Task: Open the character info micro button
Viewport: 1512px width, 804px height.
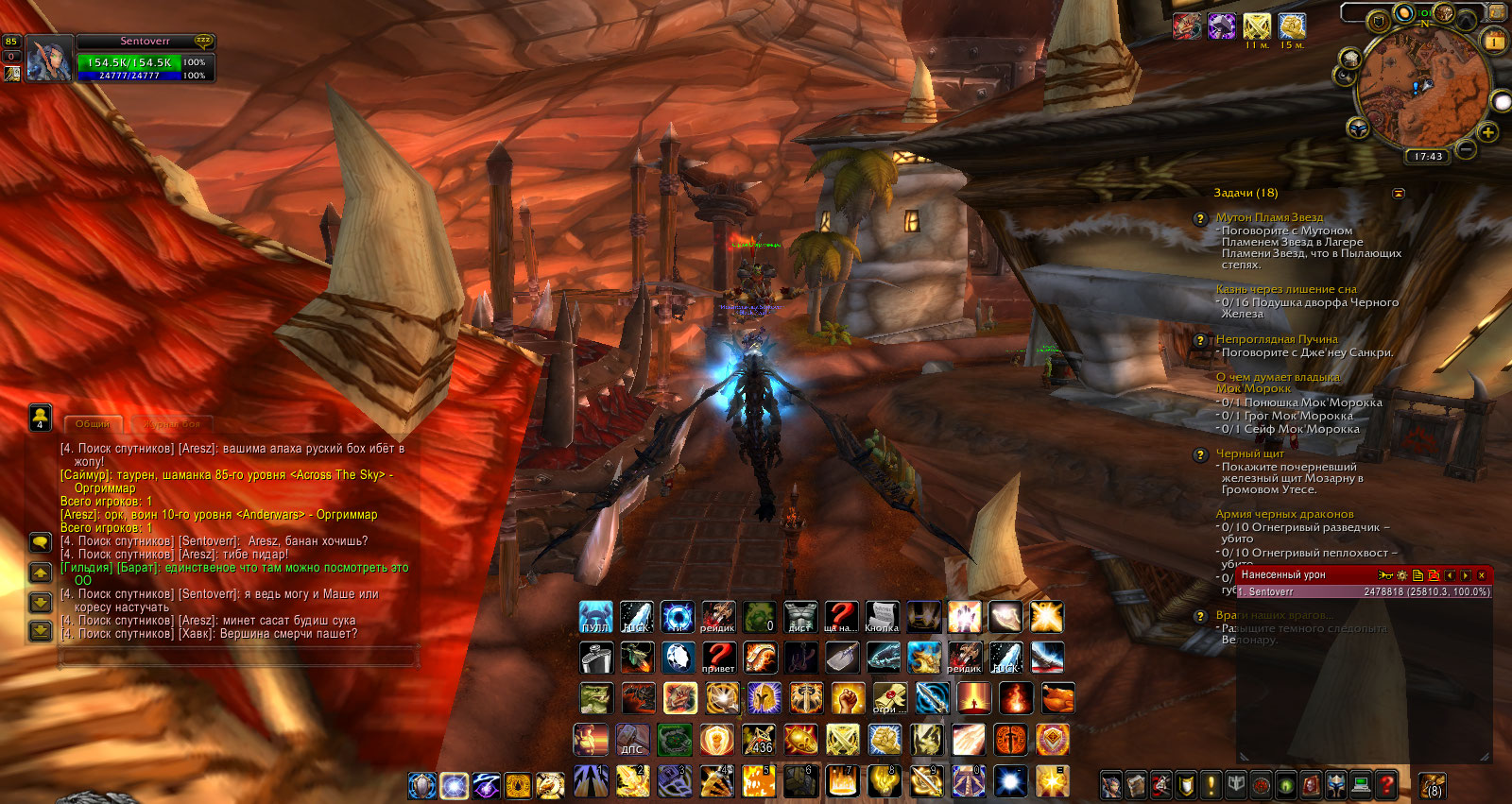Action: coord(1111,784)
